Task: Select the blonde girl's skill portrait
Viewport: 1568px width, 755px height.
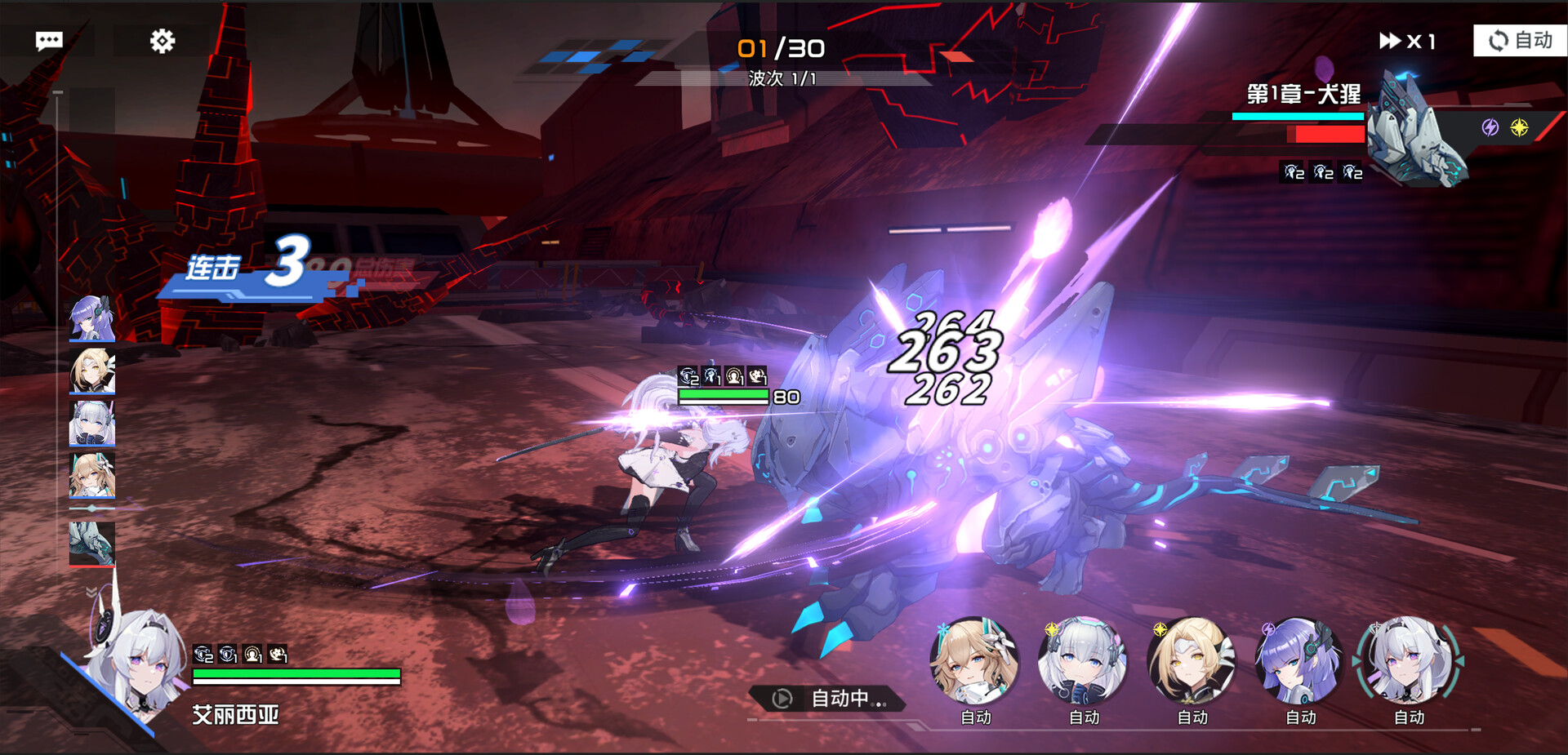Action: tap(1192, 661)
